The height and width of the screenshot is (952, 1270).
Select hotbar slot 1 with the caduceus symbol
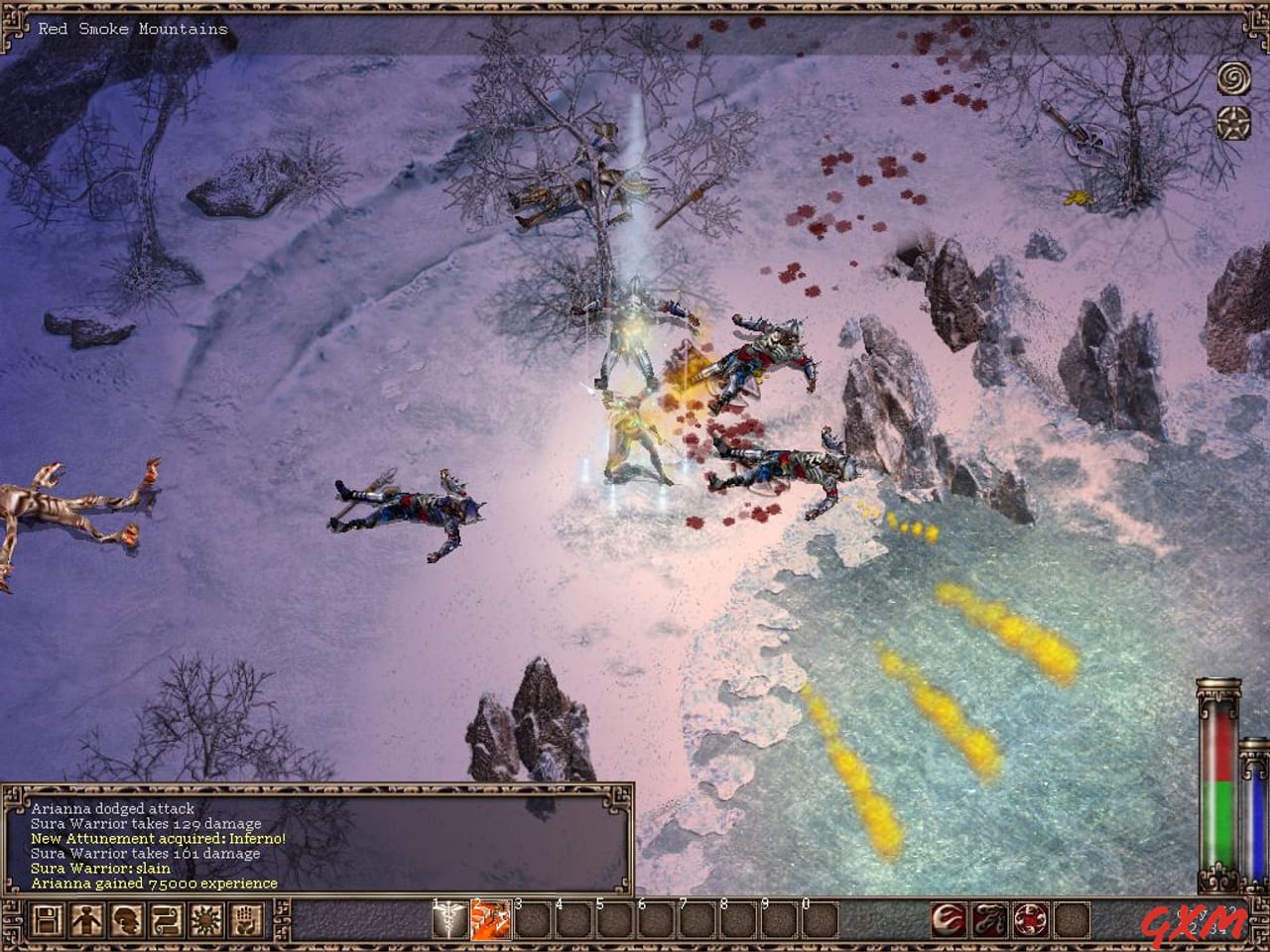coord(449,920)
